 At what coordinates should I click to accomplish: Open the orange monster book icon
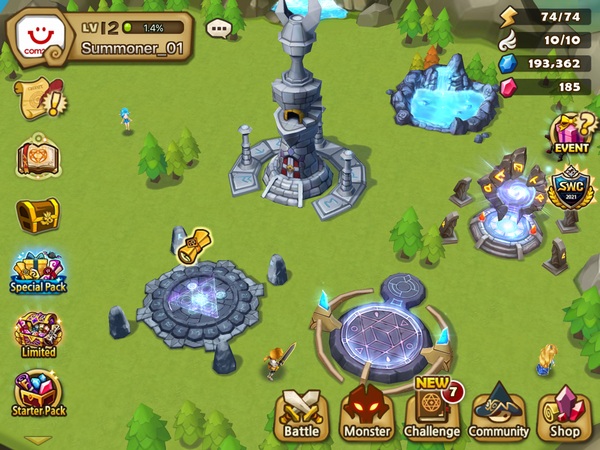[x=38, y=157]
